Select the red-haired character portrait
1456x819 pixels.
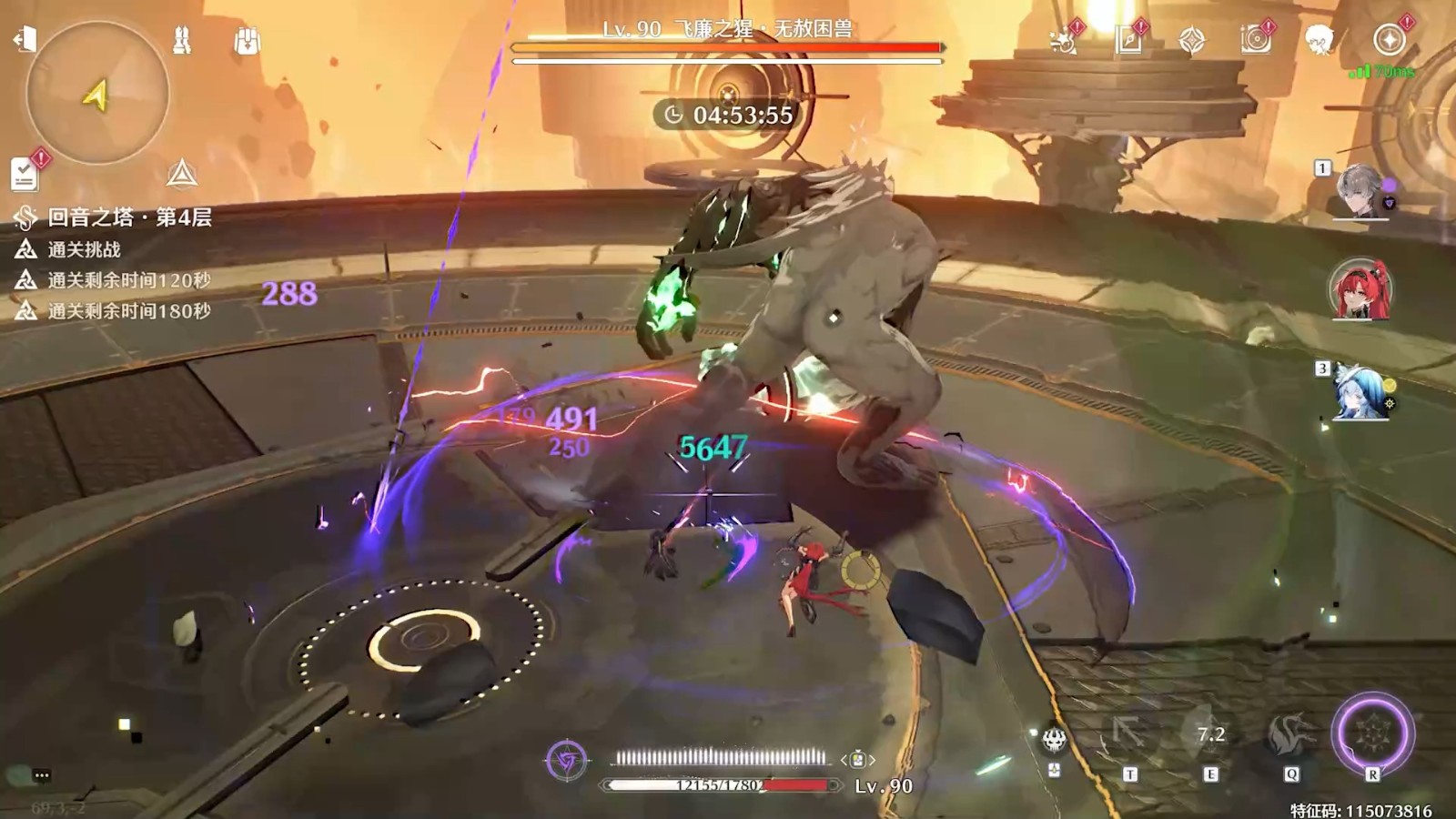tap(1360, 289)
